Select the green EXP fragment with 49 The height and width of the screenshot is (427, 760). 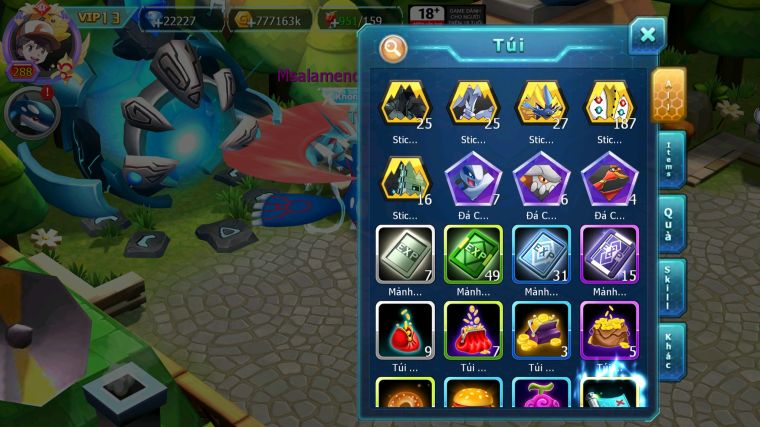click(473, 253)
